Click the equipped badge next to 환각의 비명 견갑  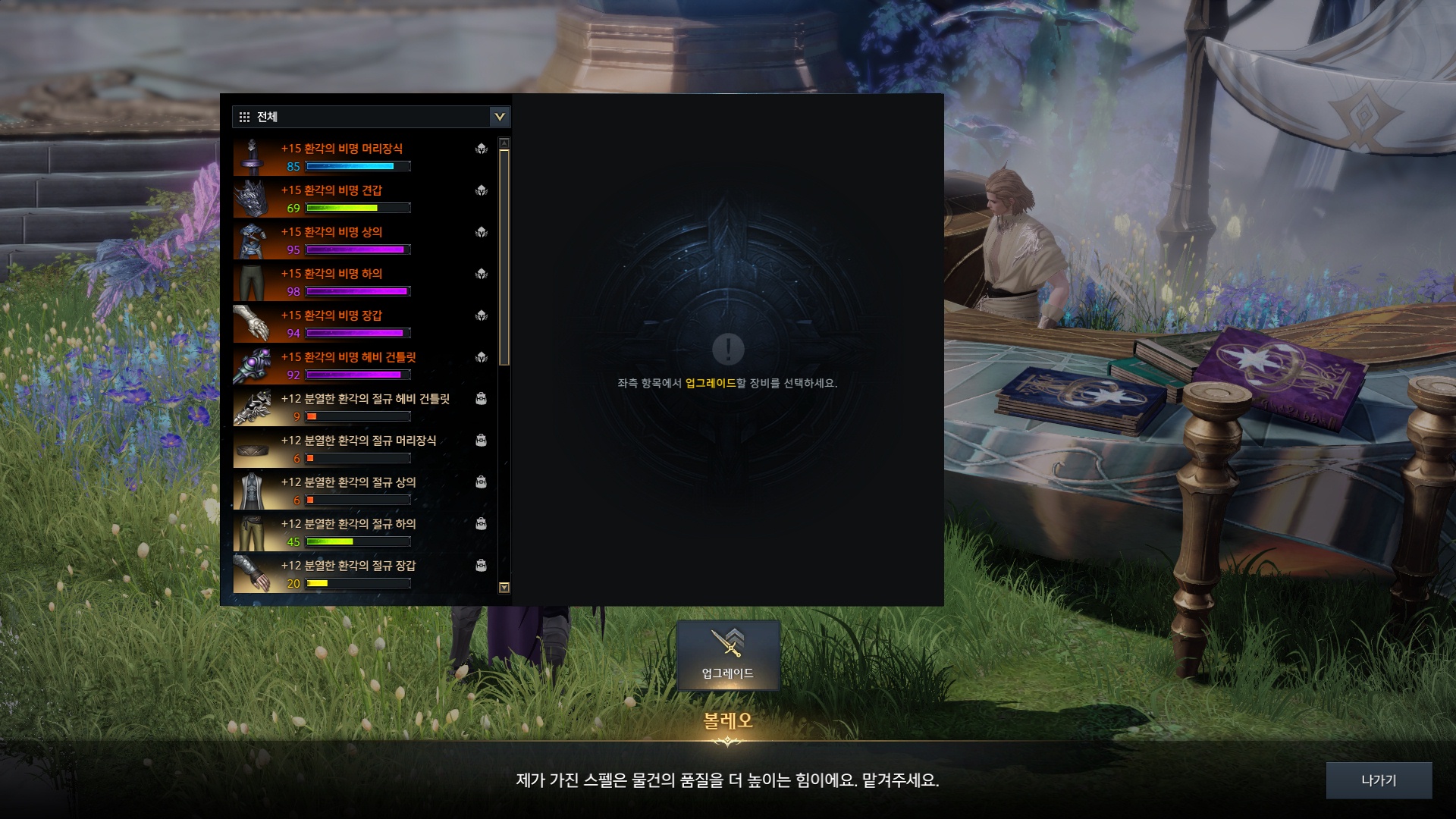pyautogui.click(x=481, y=192)
